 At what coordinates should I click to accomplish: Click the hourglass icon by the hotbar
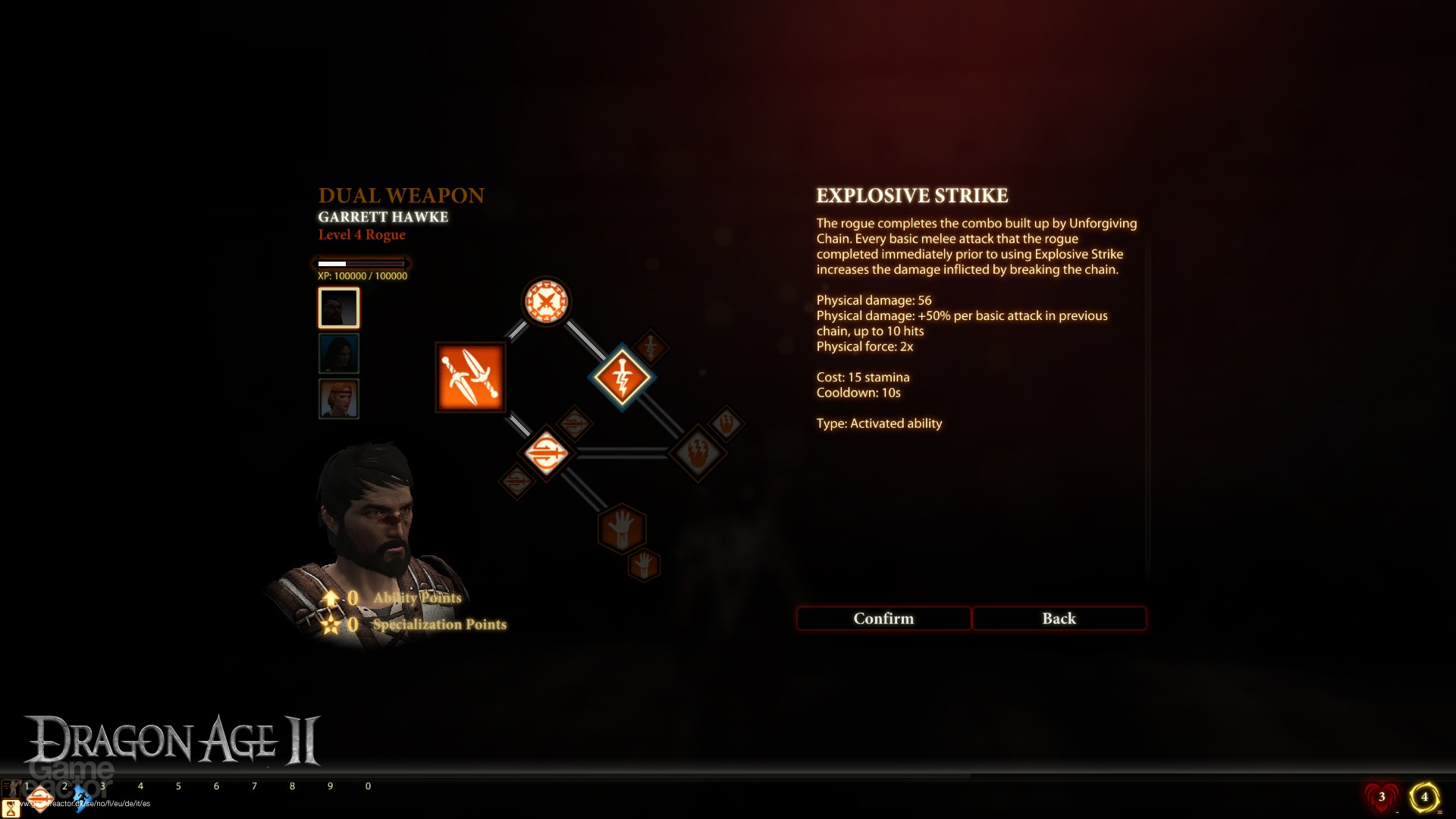11,809
